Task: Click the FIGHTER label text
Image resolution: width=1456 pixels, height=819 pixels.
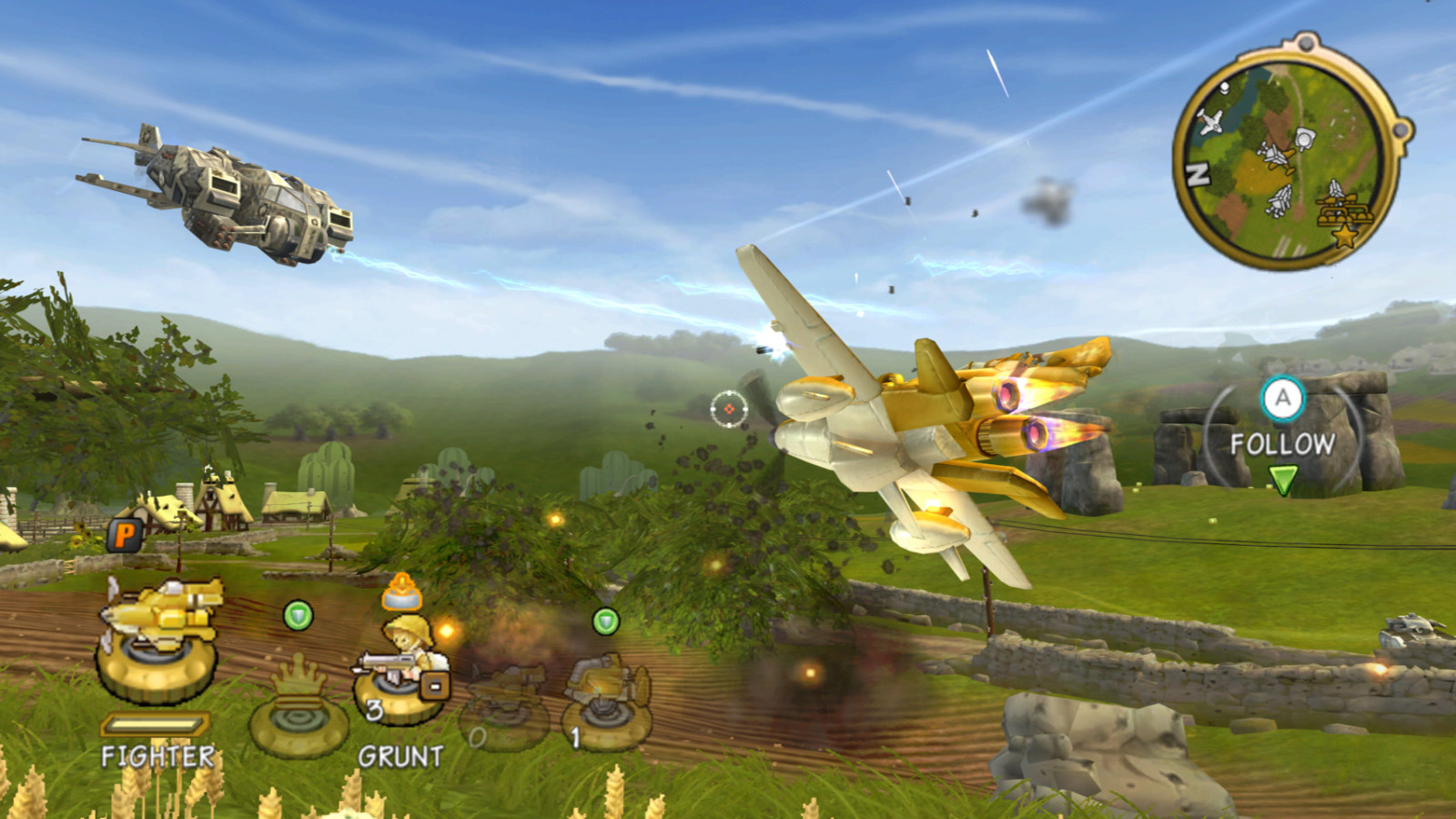Action: pyautogui.click(x=157, y=754)
